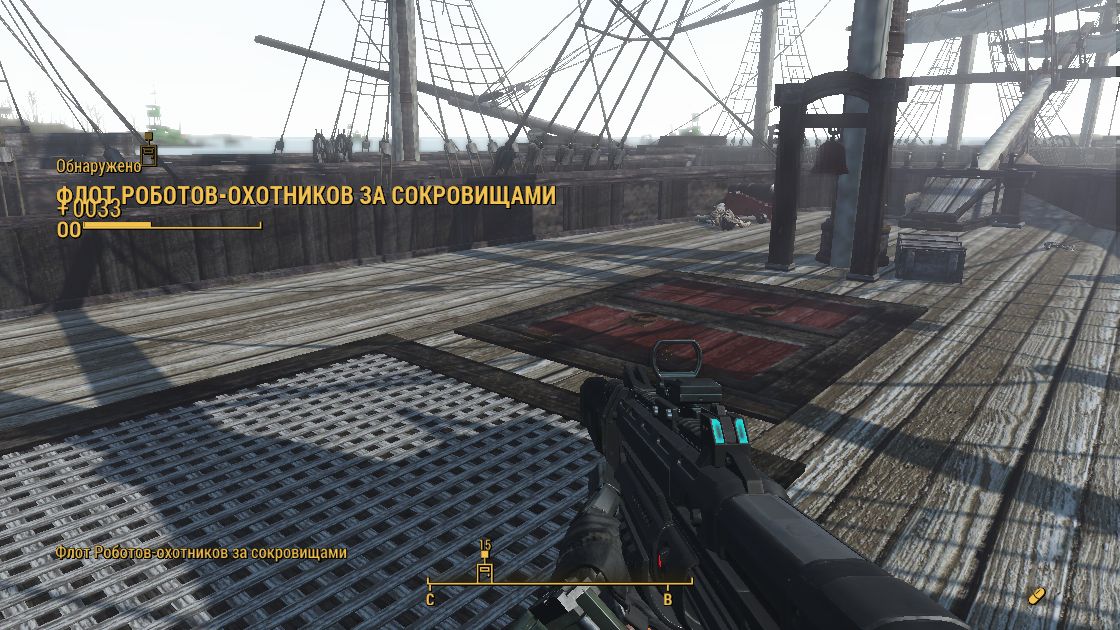The width and height of the screenshot is (1120, 630).
Task: Select the location marker on the compass
Action: click(x=485, y=570)
